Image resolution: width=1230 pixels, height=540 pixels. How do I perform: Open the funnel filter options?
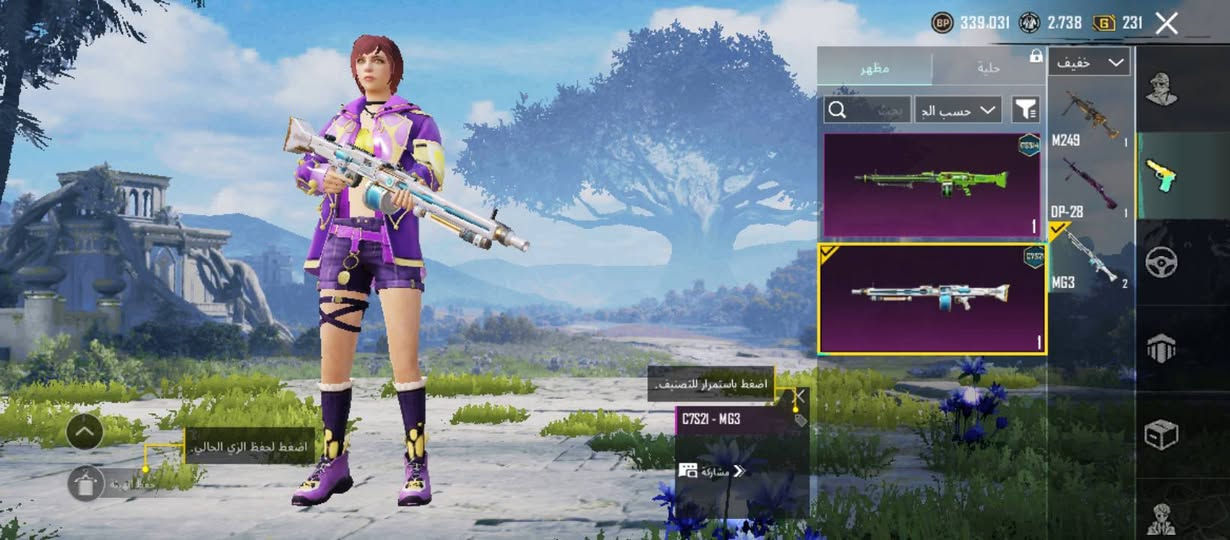pos(1025,109)
